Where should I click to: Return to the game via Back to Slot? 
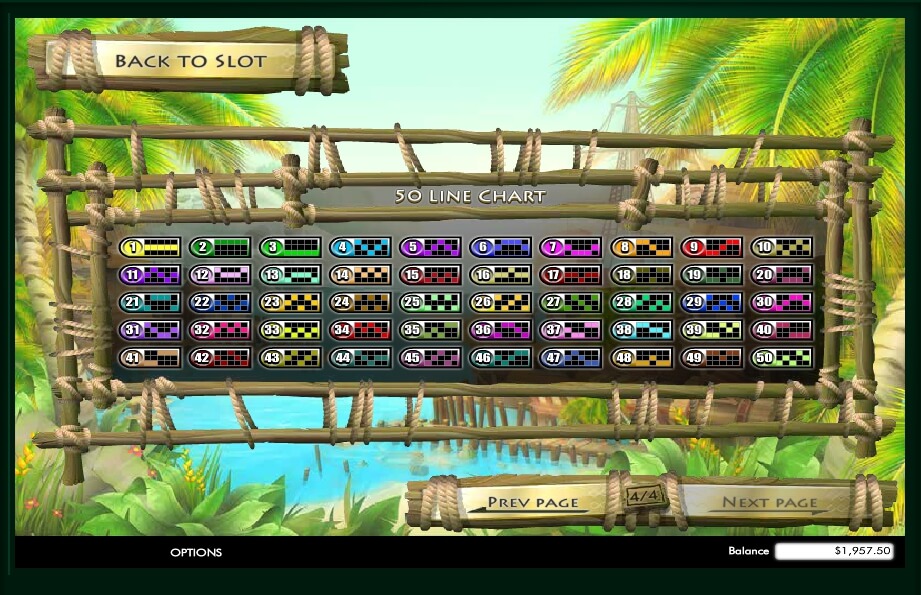[190, 61]
